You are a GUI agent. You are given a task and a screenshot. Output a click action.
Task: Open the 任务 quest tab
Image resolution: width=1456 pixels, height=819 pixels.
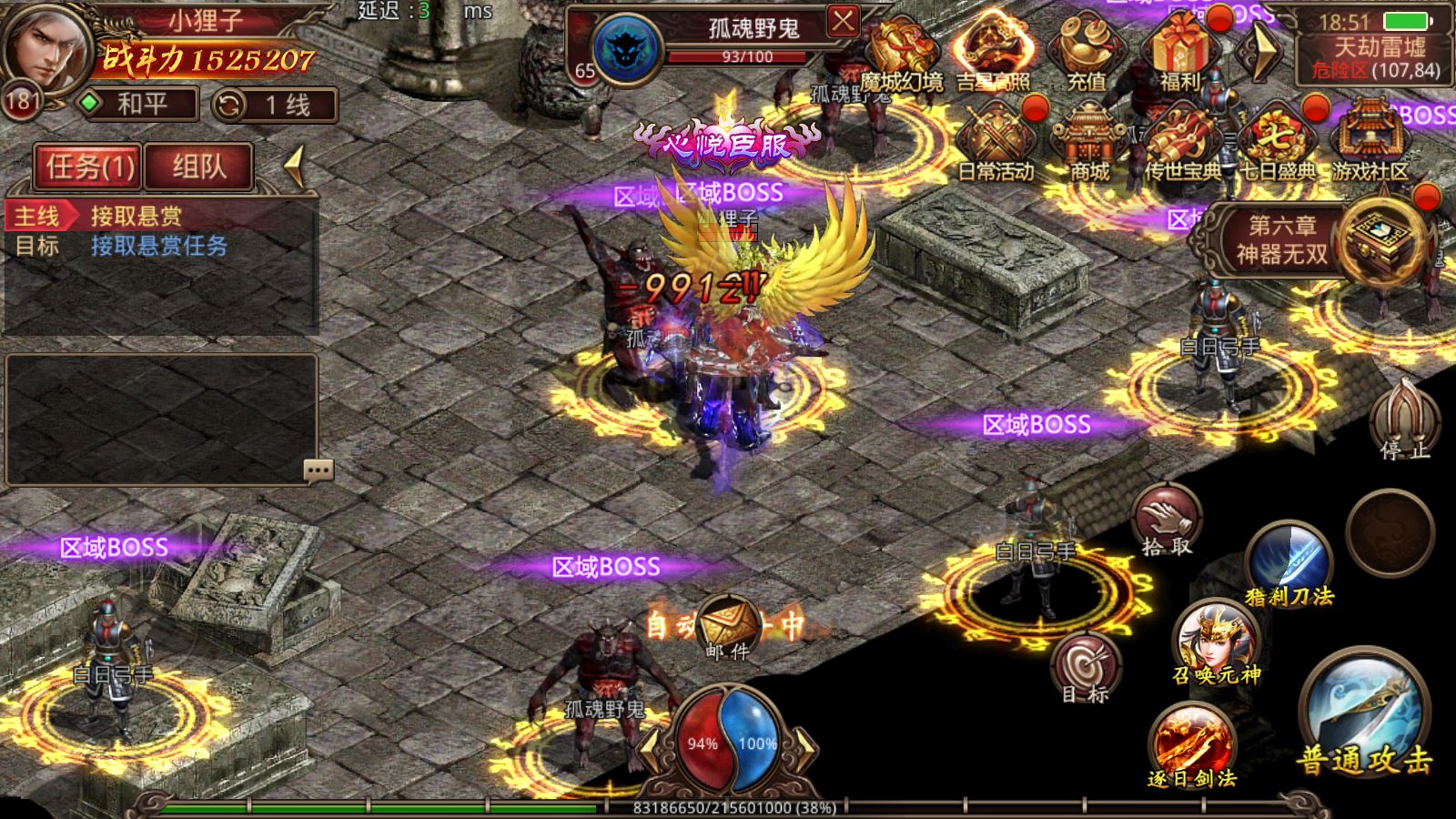point(89,167)
